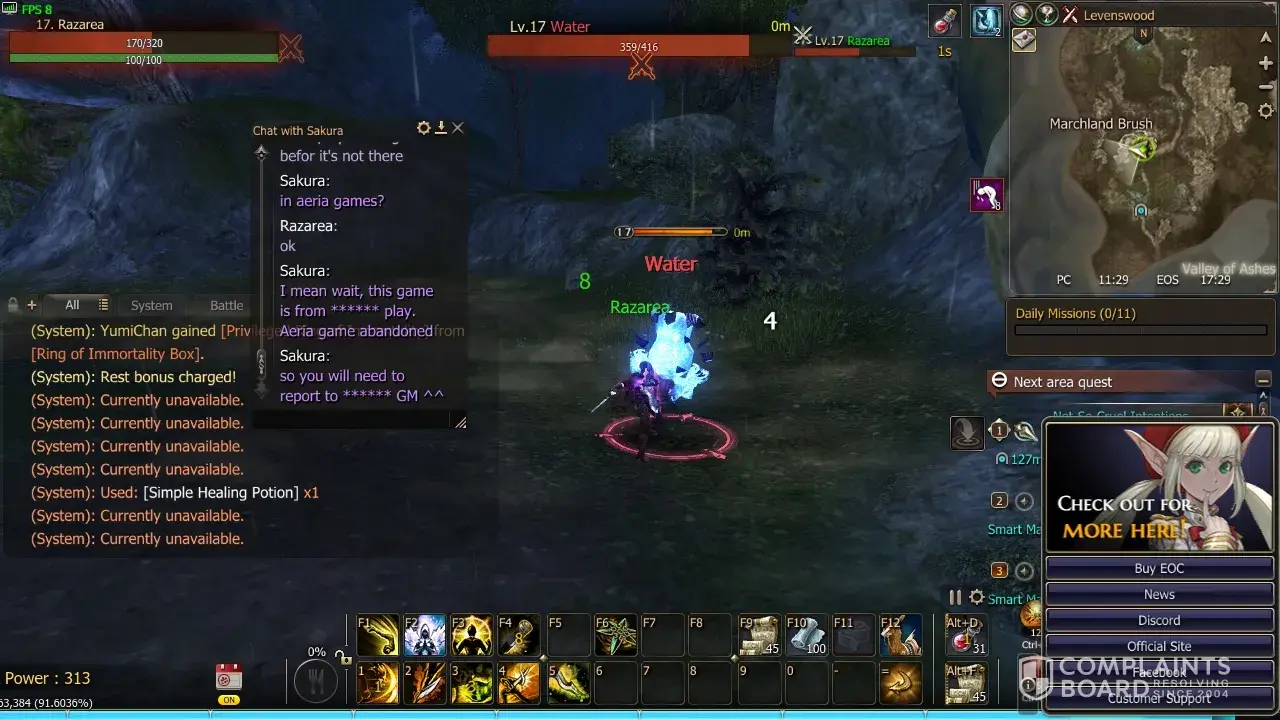Open the mail envelope icon

pos(1024,40)
